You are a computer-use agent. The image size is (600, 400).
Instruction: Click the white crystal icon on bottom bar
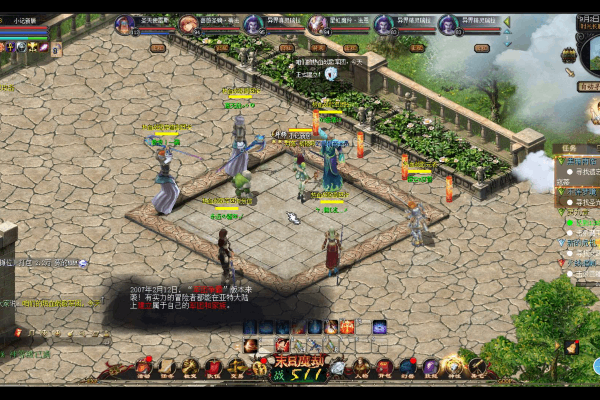click(337, 368)
